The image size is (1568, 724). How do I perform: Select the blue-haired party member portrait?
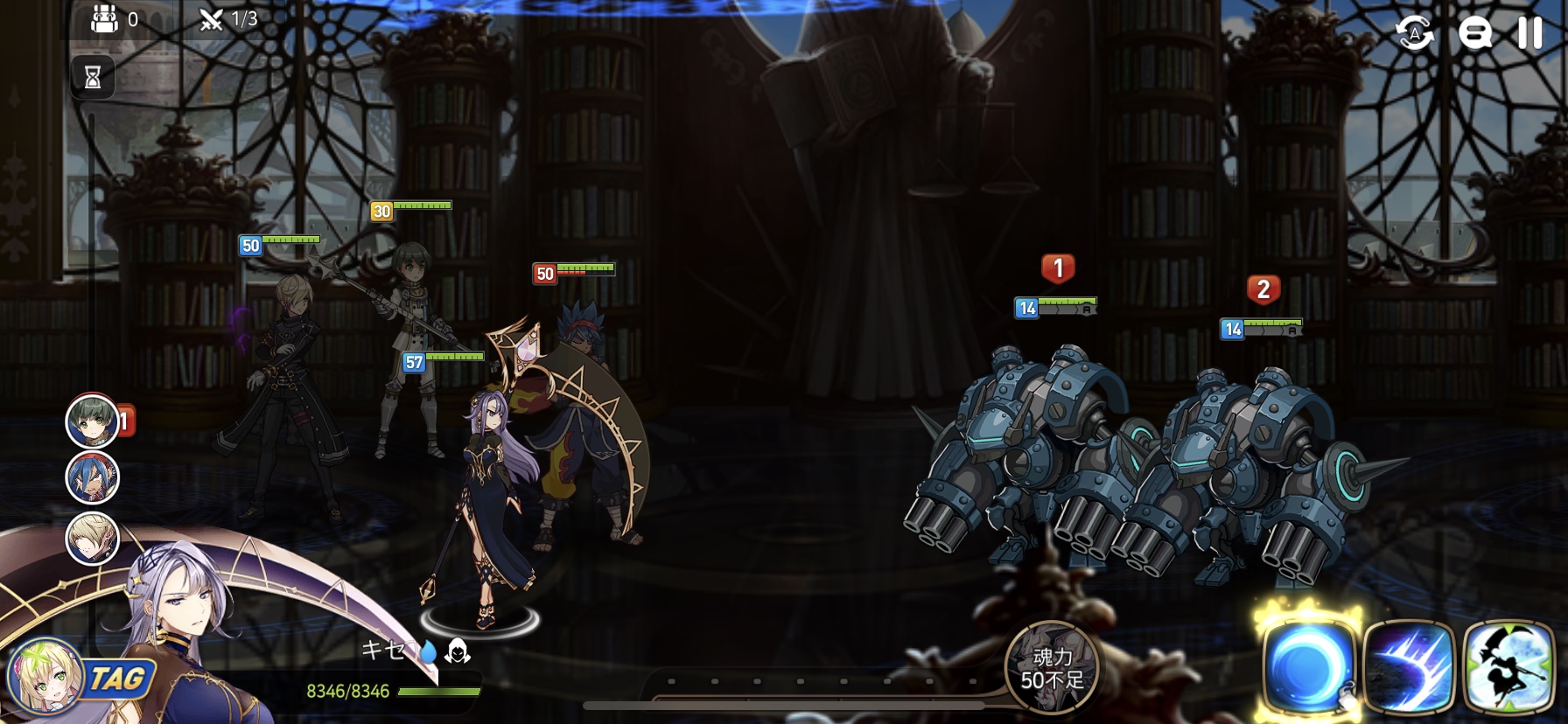pyautogui.click(x=93, y=478)
